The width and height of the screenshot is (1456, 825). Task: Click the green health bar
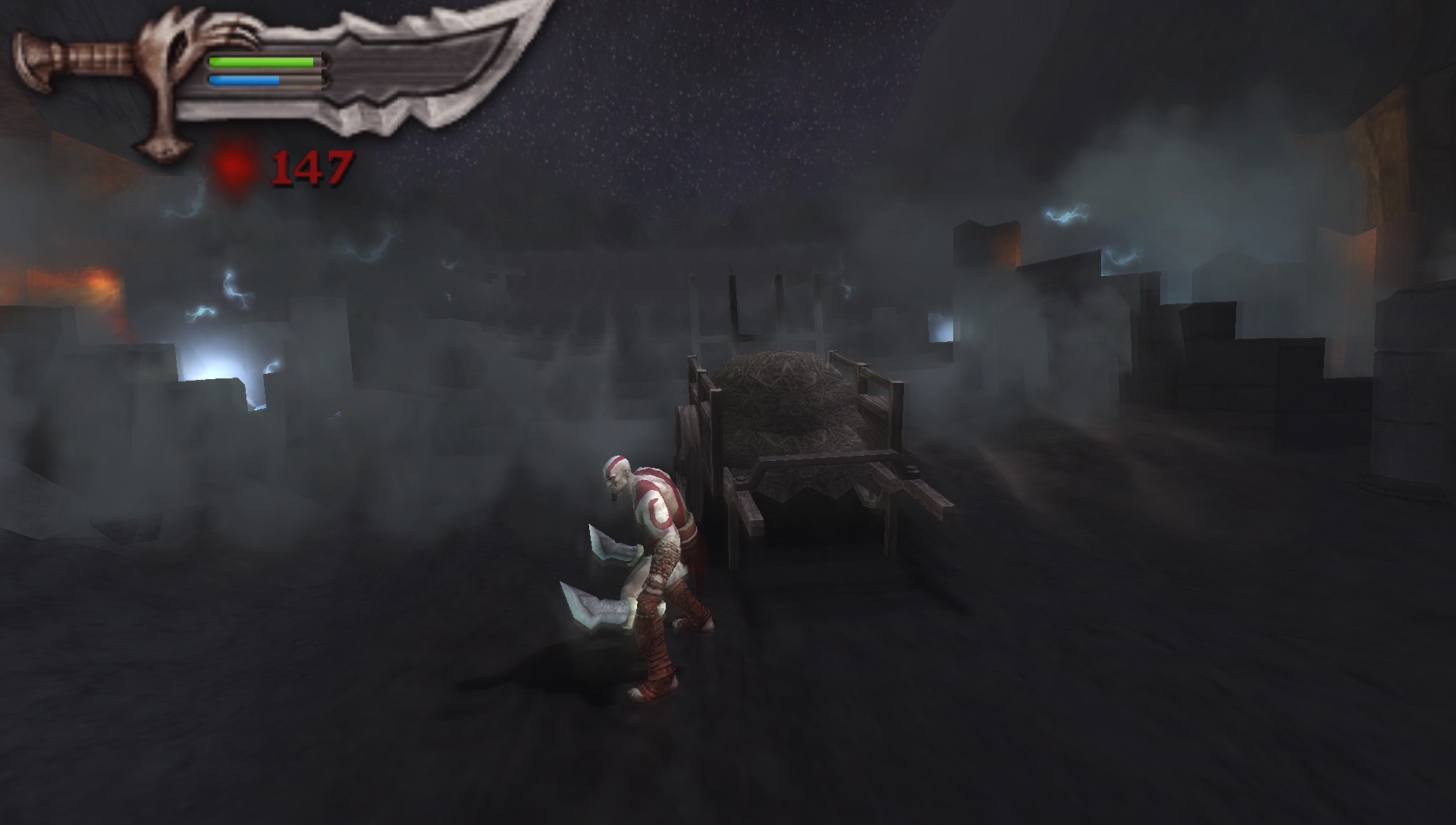[262, 61]
